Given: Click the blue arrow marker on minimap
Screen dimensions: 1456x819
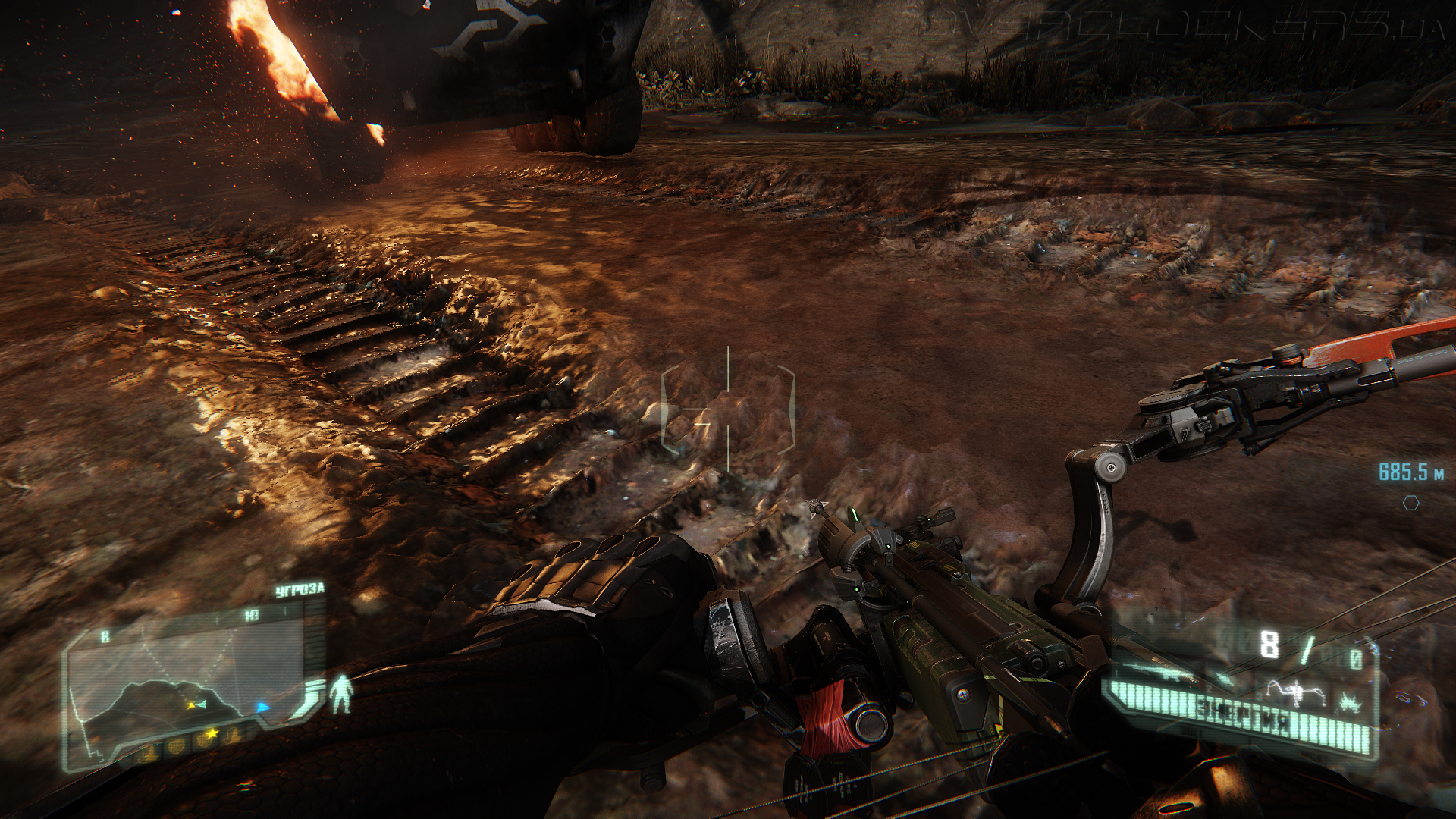Looking at the screenshot, I should (262, 708).
